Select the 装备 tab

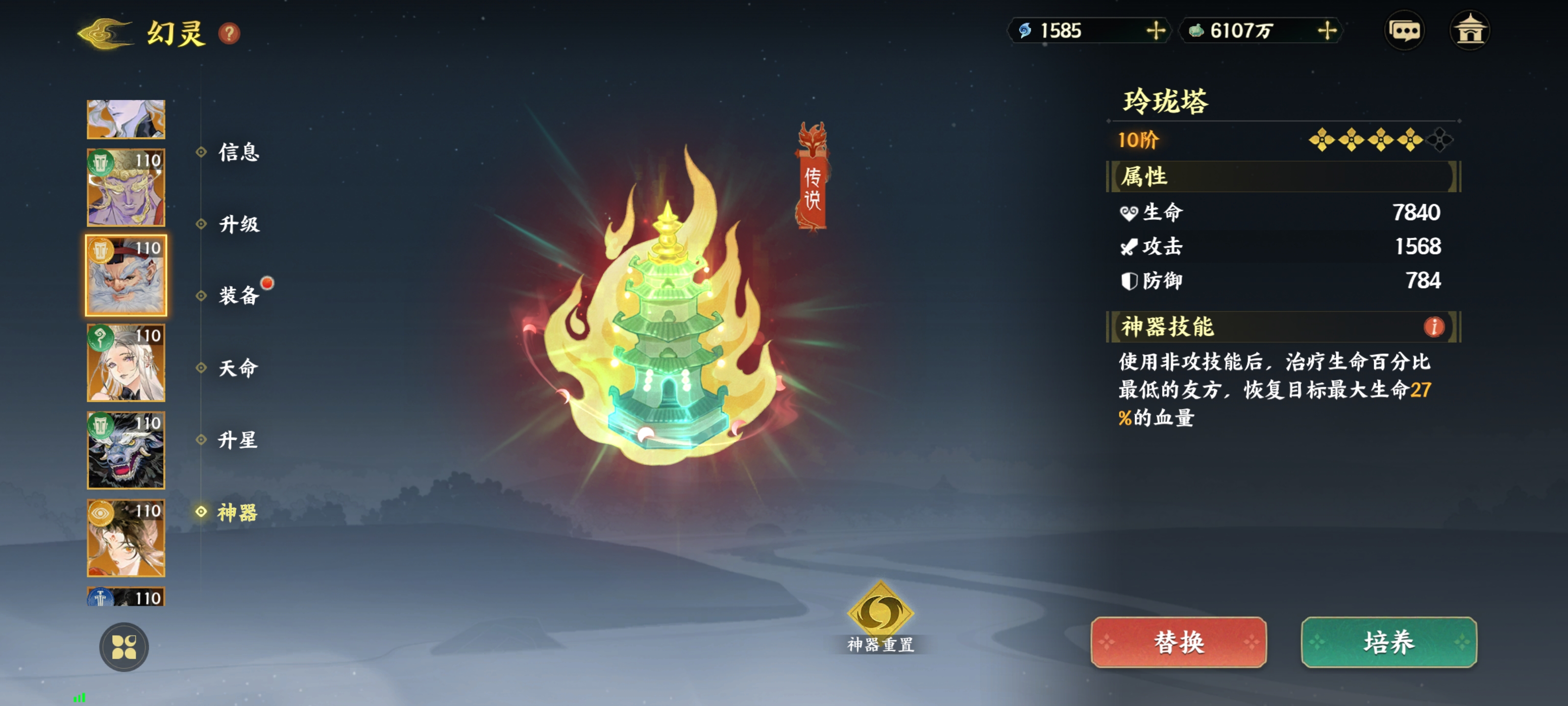[239, 296]
